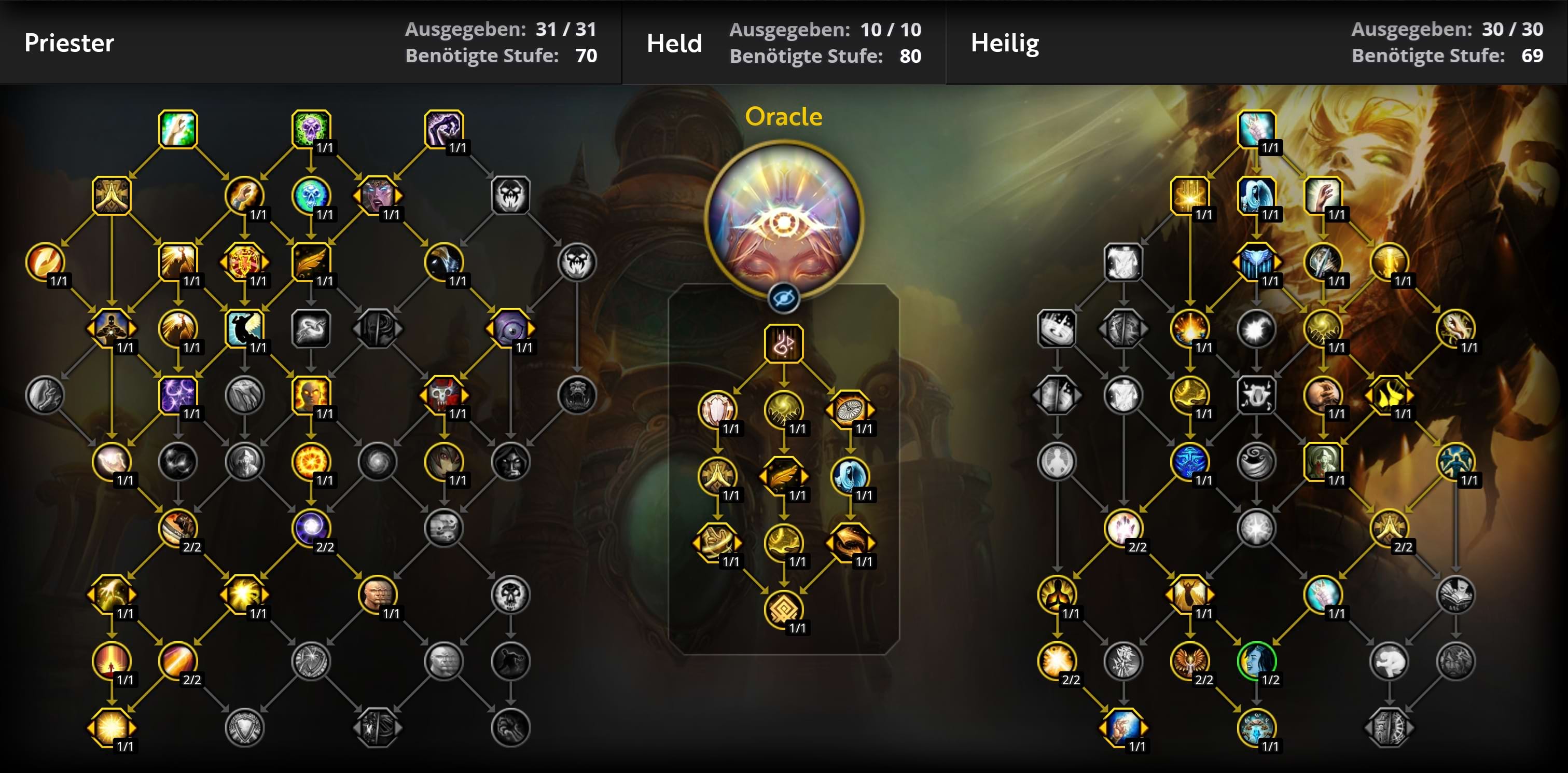
Task: Select the purple lightning square talent
Action: click(178, 395)
